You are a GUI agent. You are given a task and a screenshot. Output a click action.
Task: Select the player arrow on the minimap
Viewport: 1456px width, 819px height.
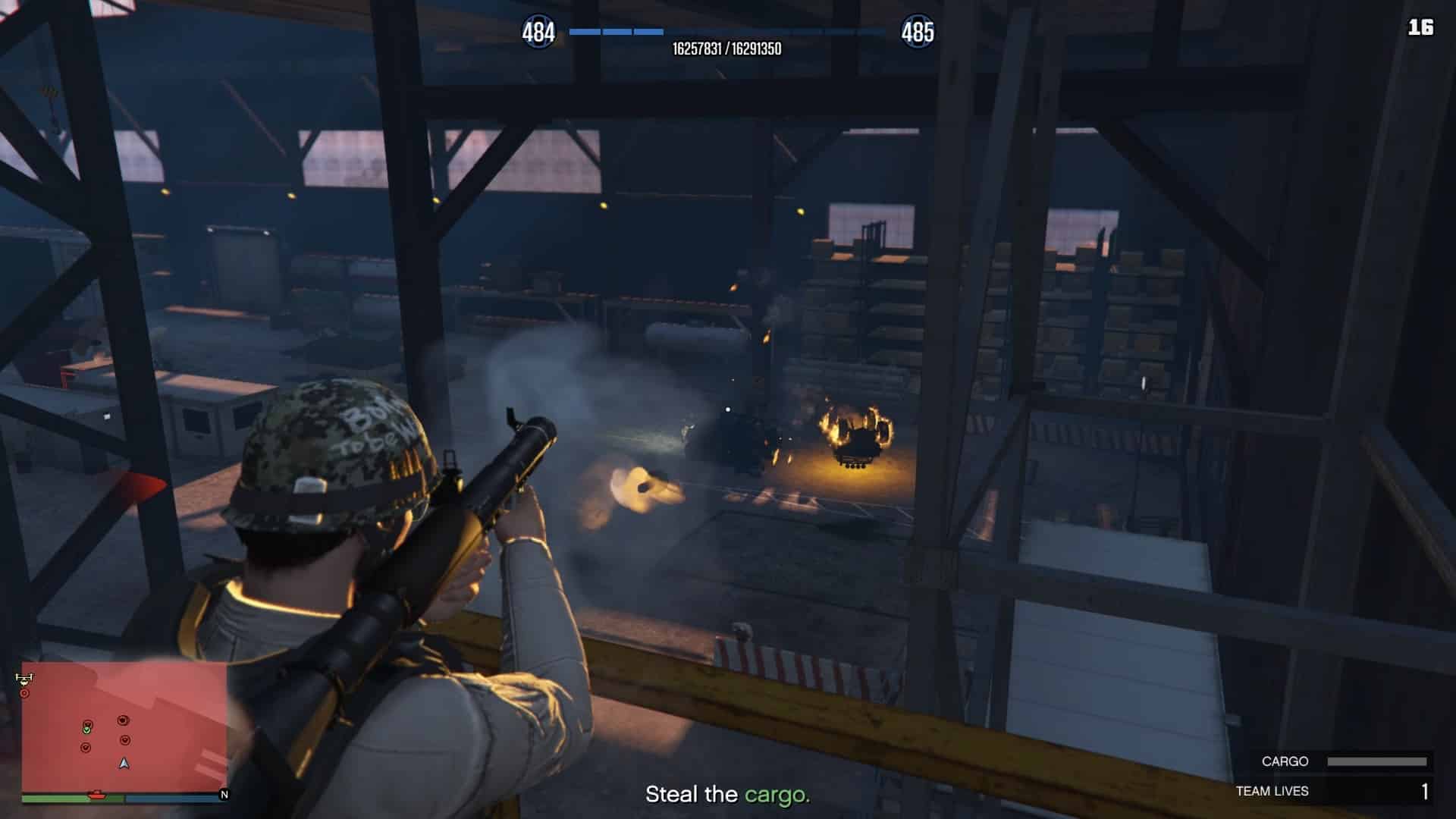click(x=124, y=763)
